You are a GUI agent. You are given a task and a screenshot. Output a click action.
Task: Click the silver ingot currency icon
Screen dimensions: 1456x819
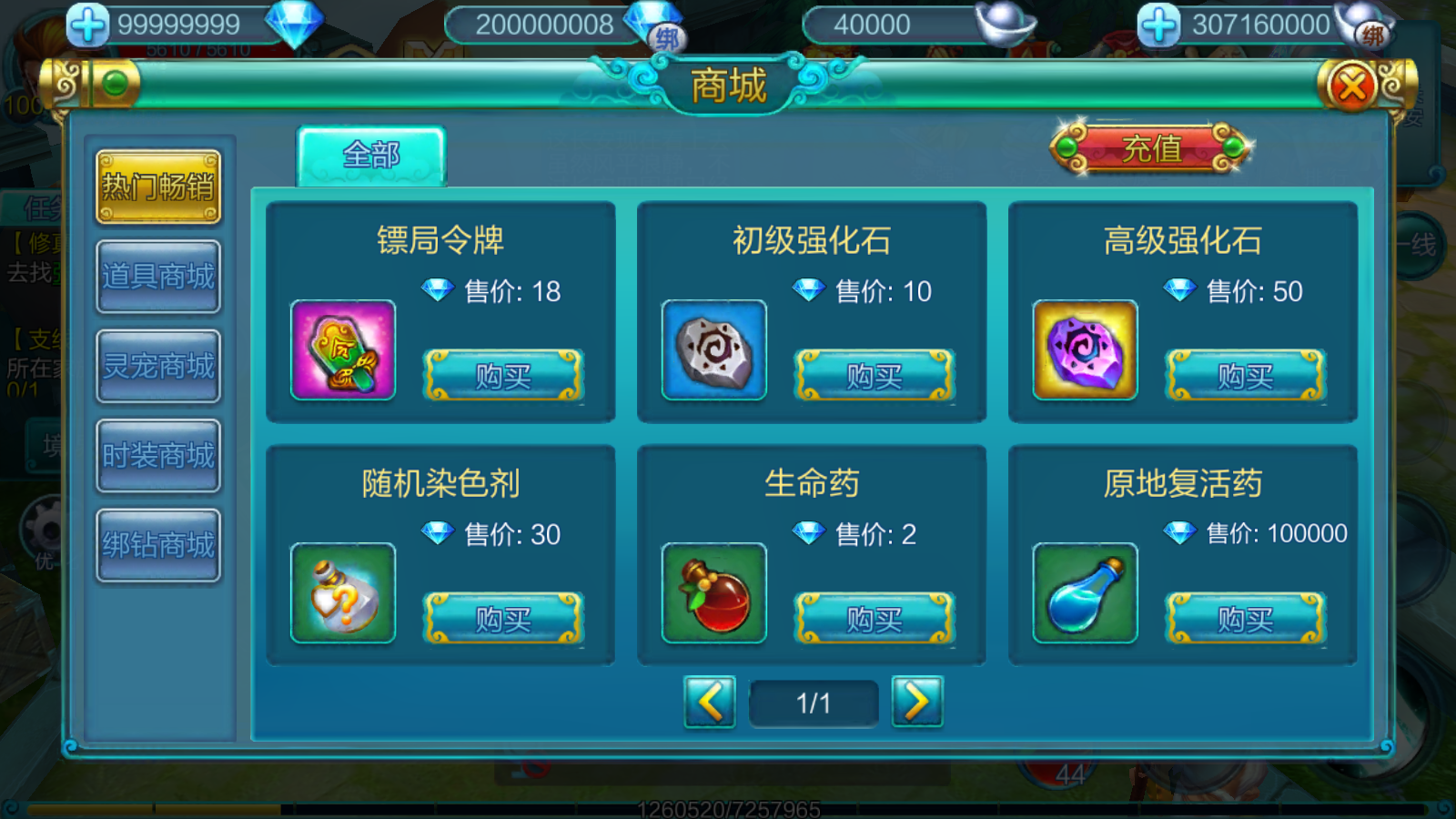click(1005, 23)
